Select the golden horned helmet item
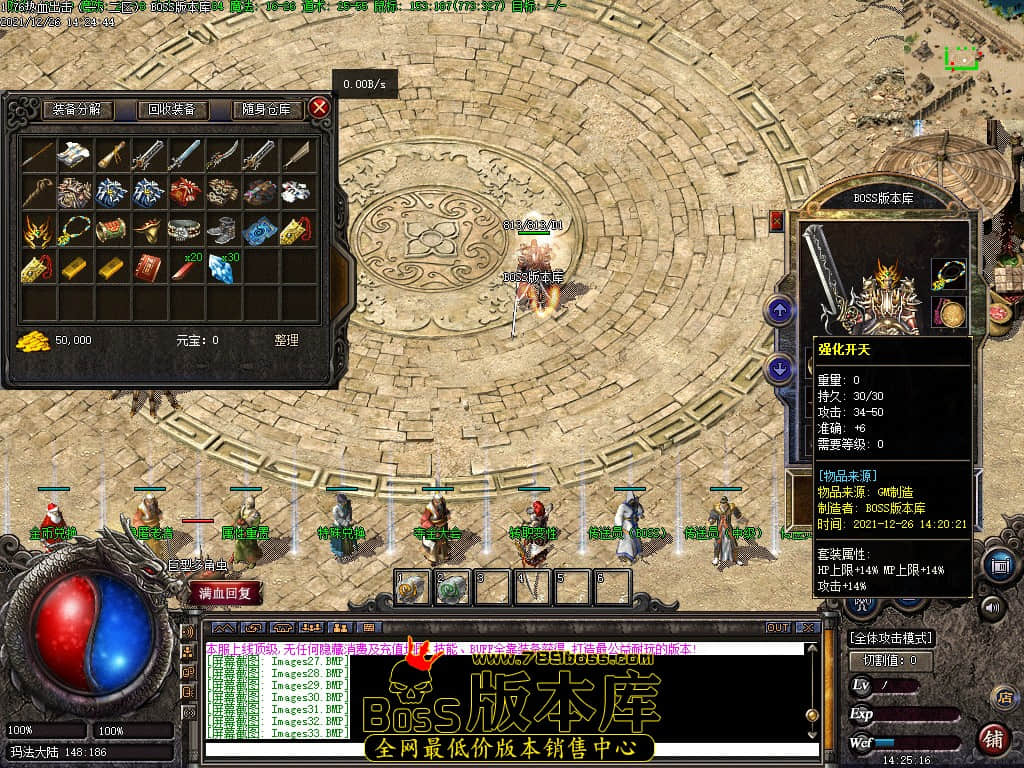Image resolution: width=1024 pixels, height=768 pixels. [x=37, y=230]
